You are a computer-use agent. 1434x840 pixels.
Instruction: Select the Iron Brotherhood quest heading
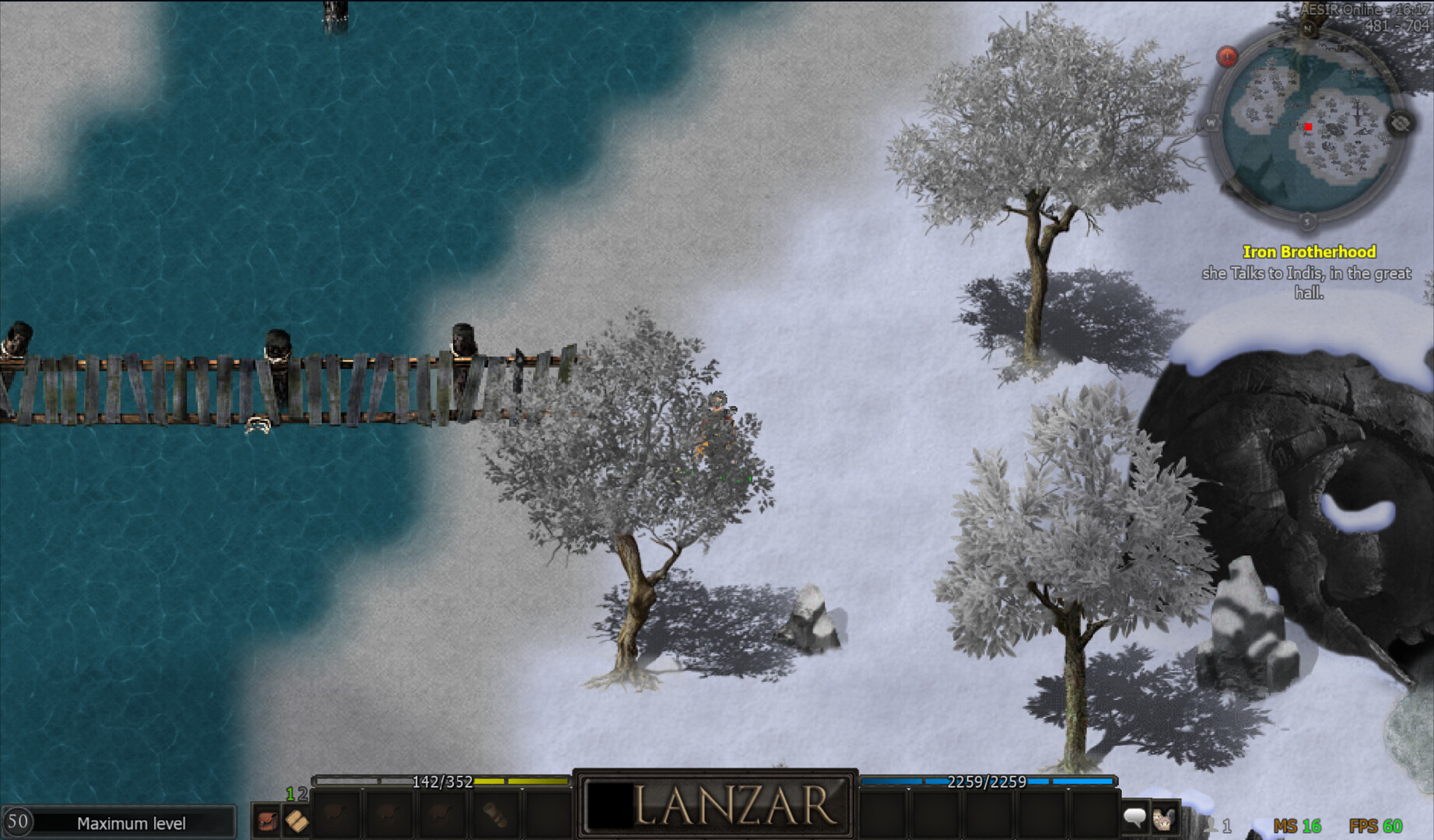[1311, 251]
